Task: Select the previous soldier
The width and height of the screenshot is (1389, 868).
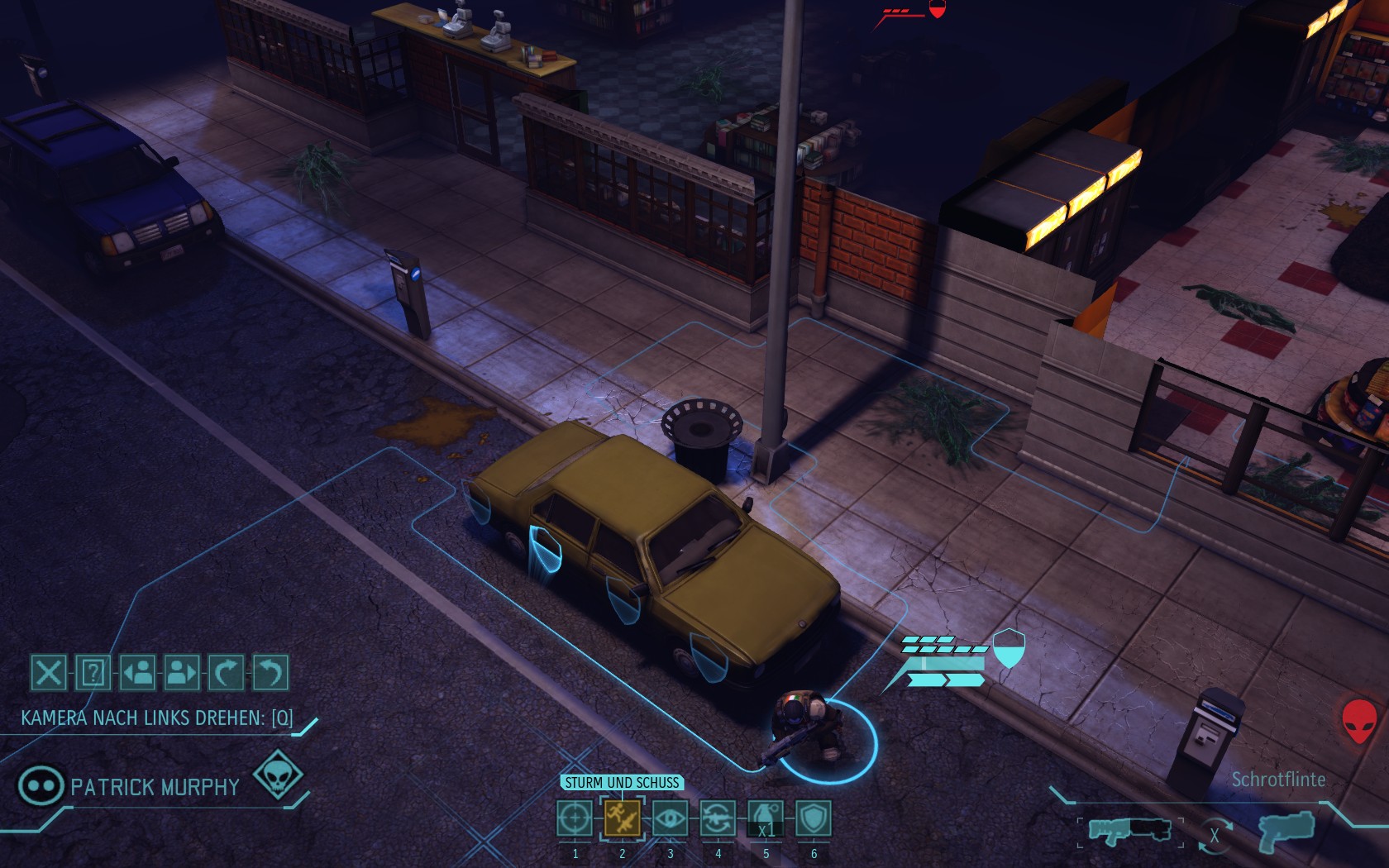Action: point(137,673)
